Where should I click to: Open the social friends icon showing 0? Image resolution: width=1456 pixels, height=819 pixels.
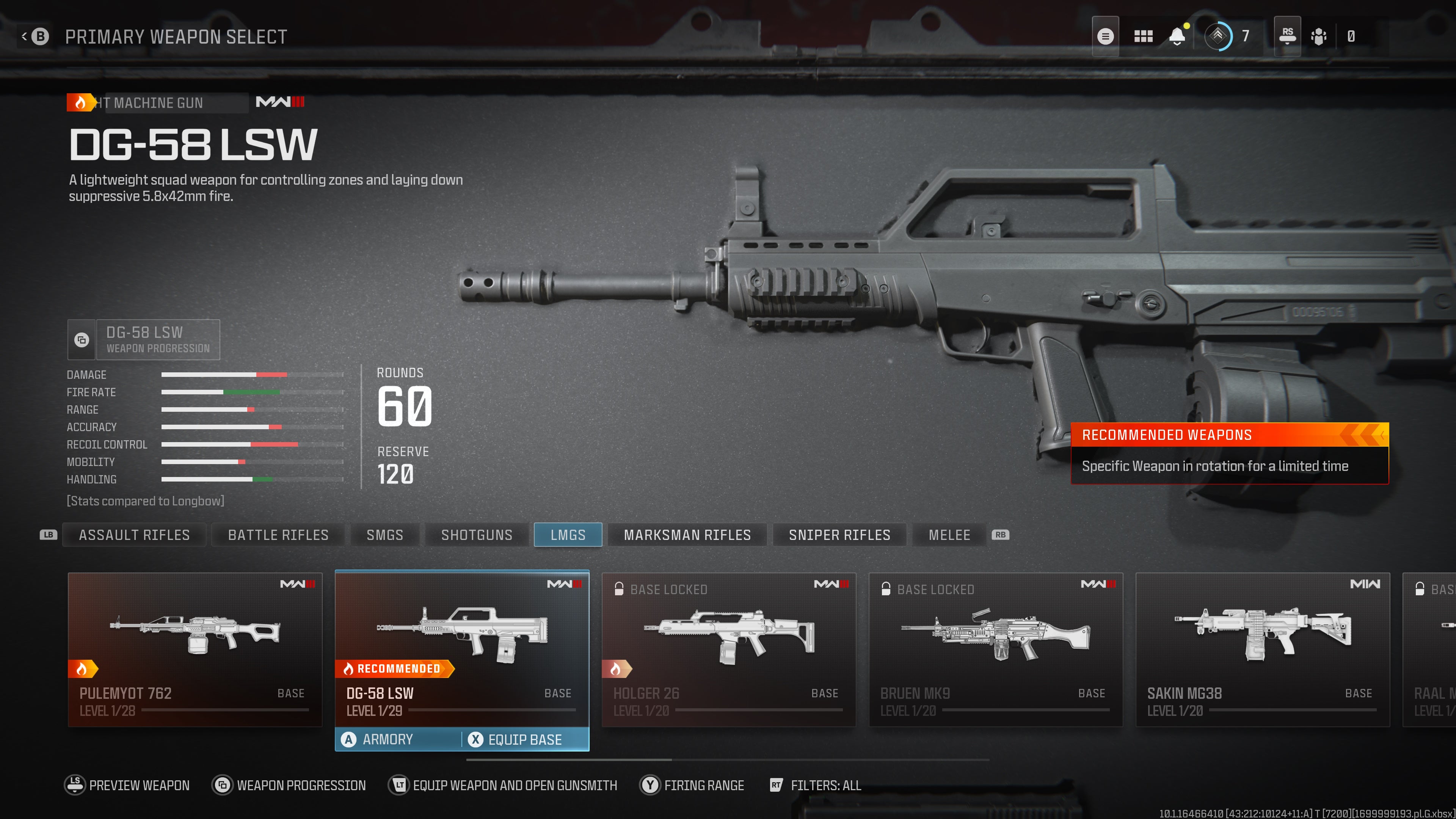pos(1318,36)
